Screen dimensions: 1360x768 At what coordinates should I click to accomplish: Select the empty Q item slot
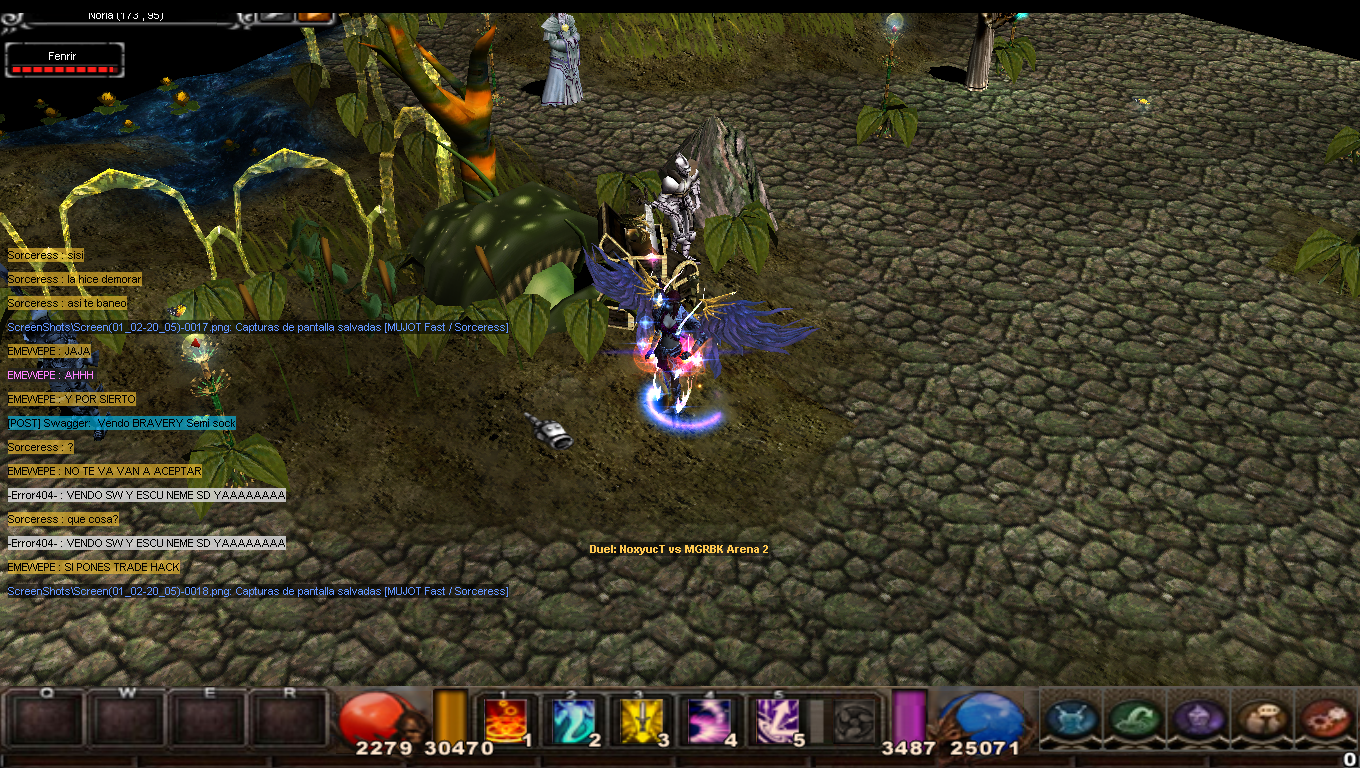(x=45, y=720)
